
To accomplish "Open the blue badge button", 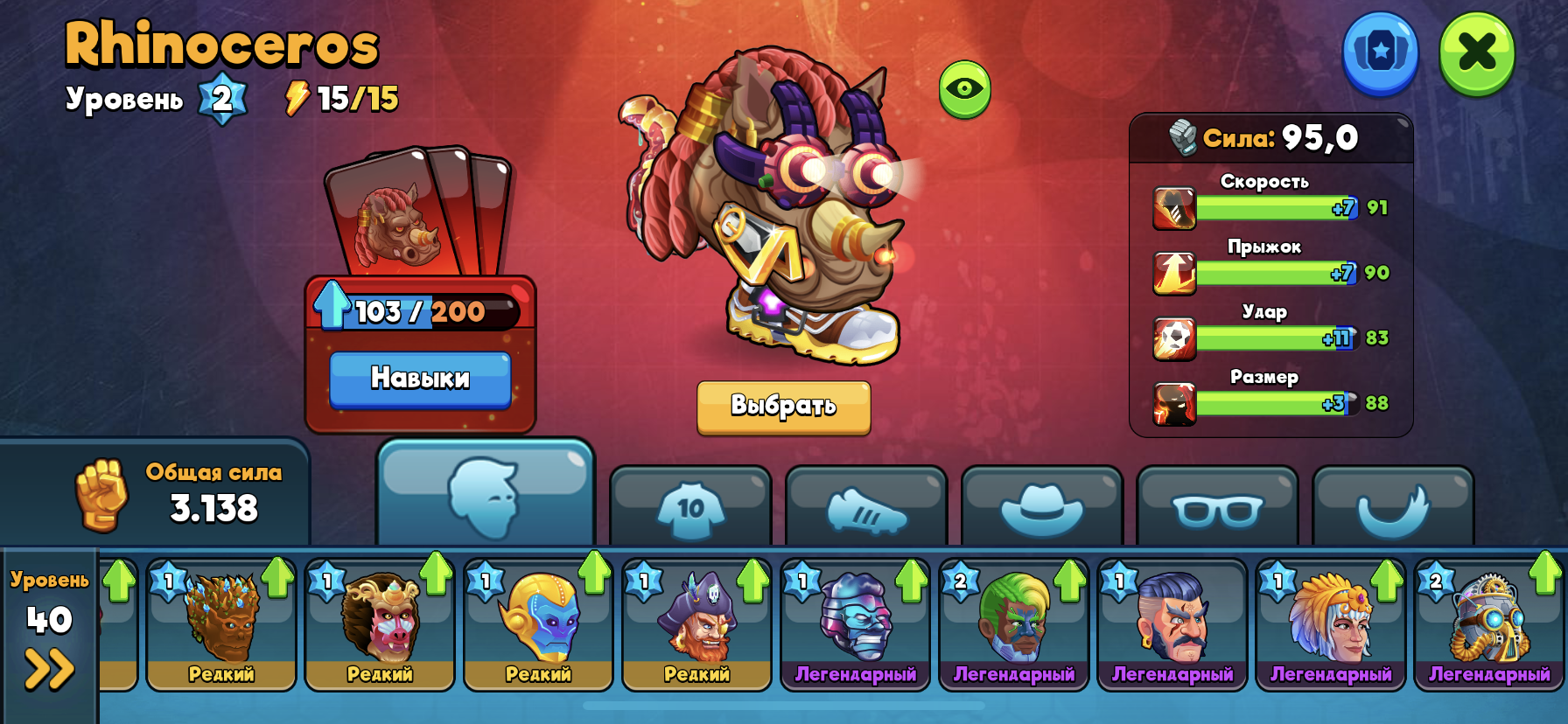I will coord(1380,52).
